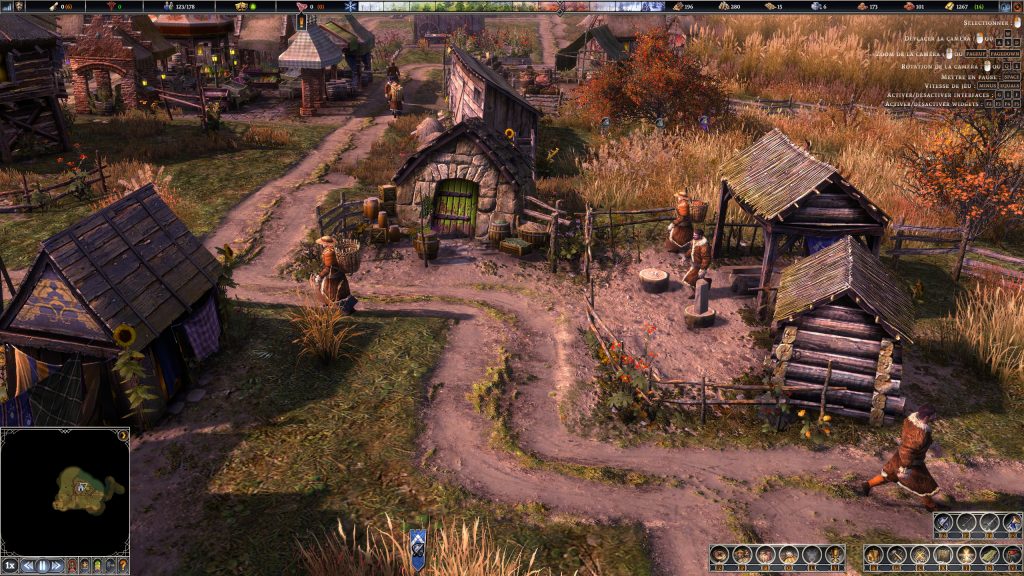Open the help question mark button
This screenshot has width=1024, height=576.
[122, 565]
